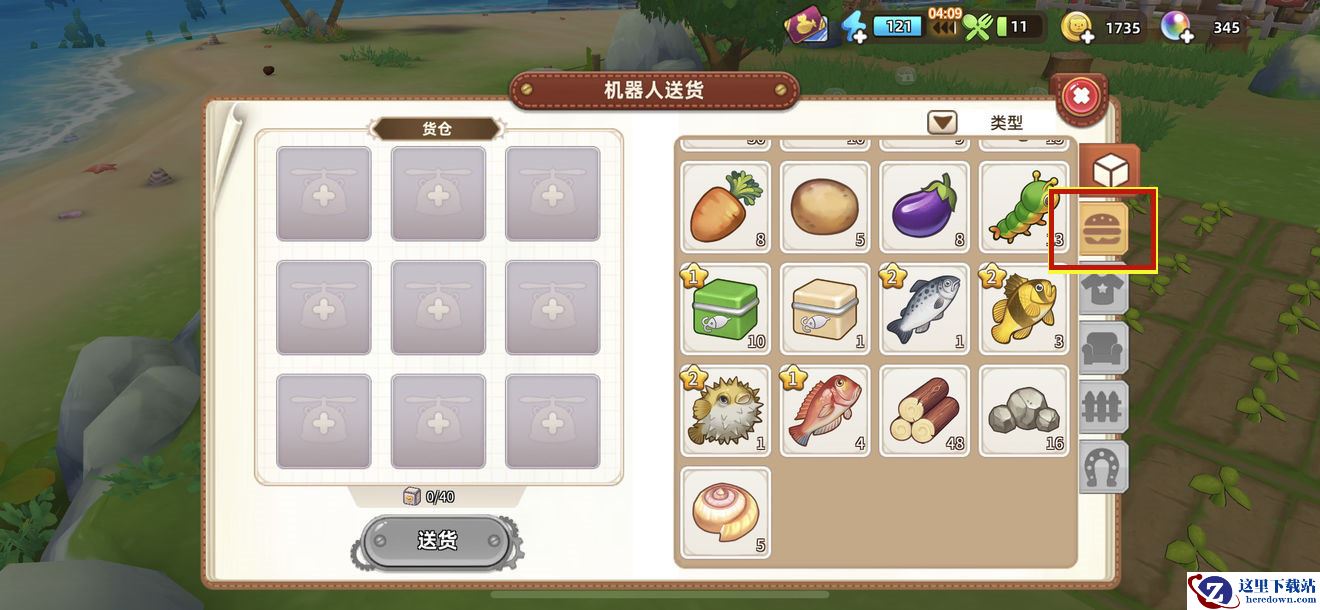Select the spiral seashell slot
The height and width of the screenshot is (610, 1320).
coord(726,511)
